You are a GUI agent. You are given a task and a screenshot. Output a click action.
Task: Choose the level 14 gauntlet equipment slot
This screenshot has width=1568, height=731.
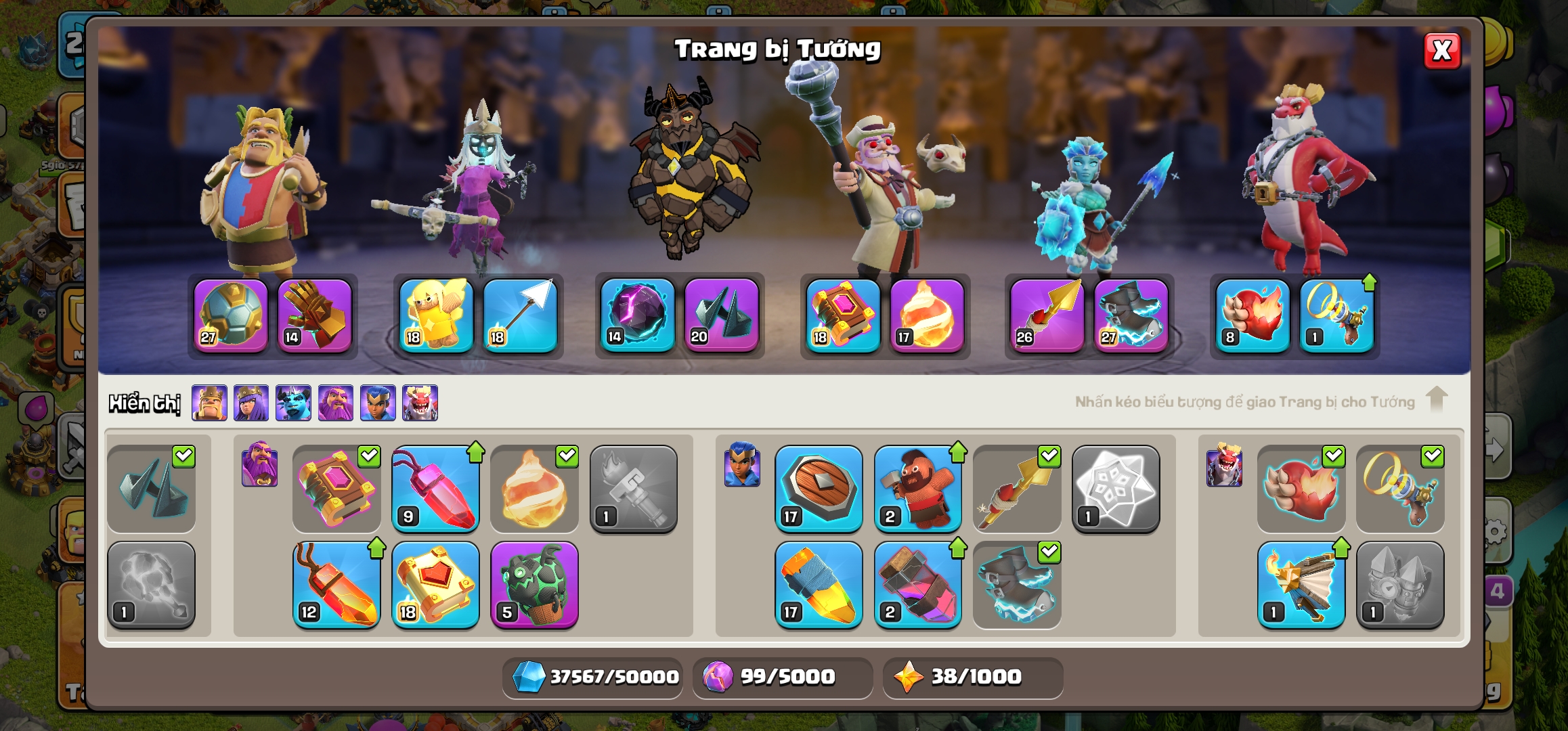[315, 315]
